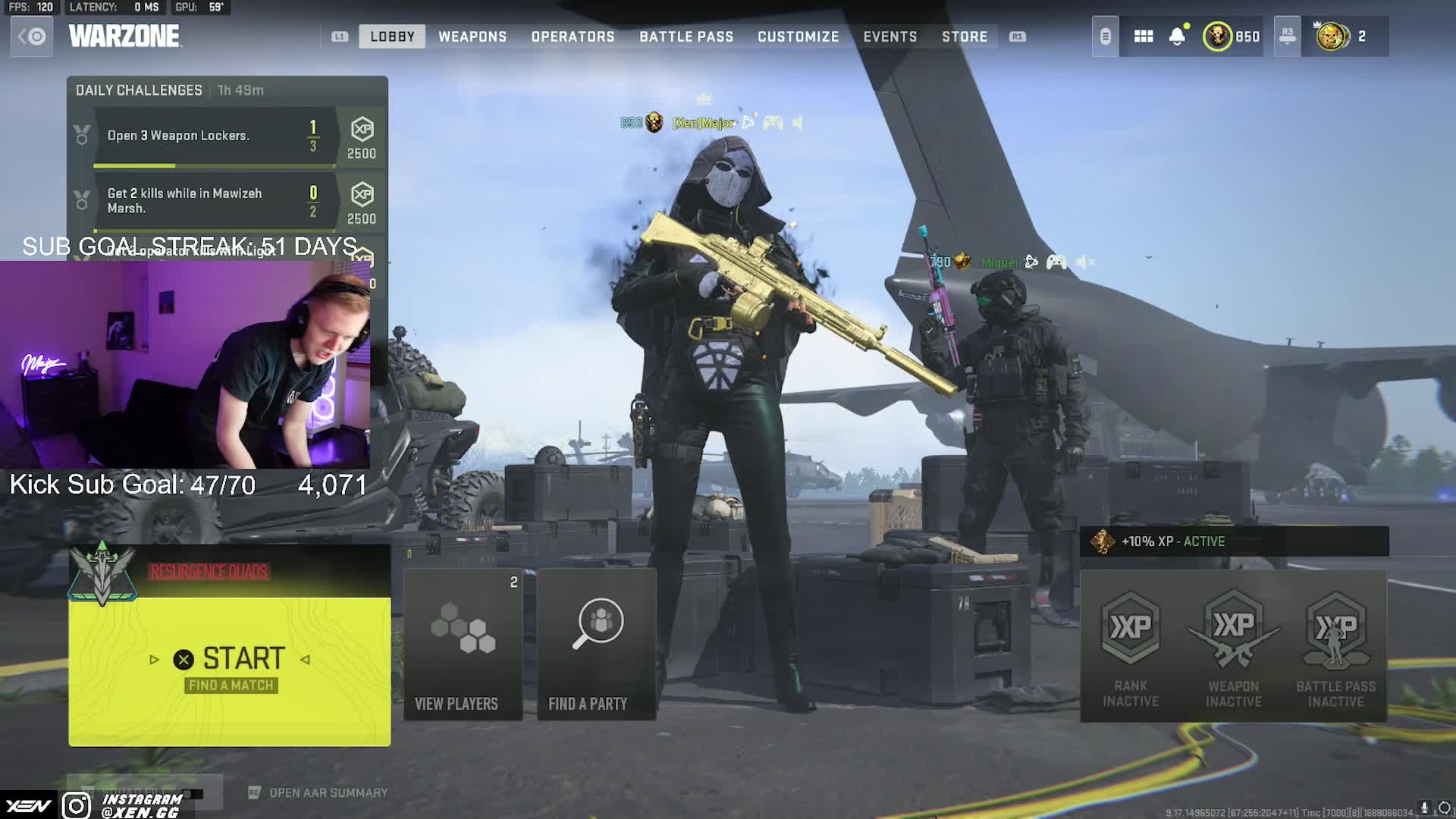1456x819 pixels.
Task: Select the Mawizeh Marsh kills challenge
Action: [214, 201]
